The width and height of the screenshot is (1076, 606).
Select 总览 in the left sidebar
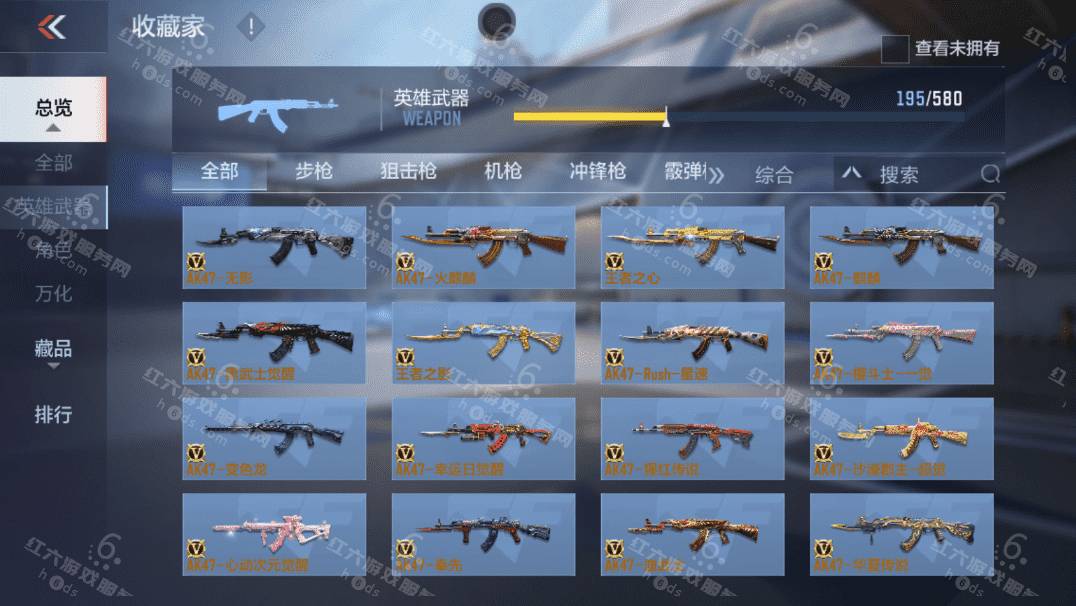point(54,109)
